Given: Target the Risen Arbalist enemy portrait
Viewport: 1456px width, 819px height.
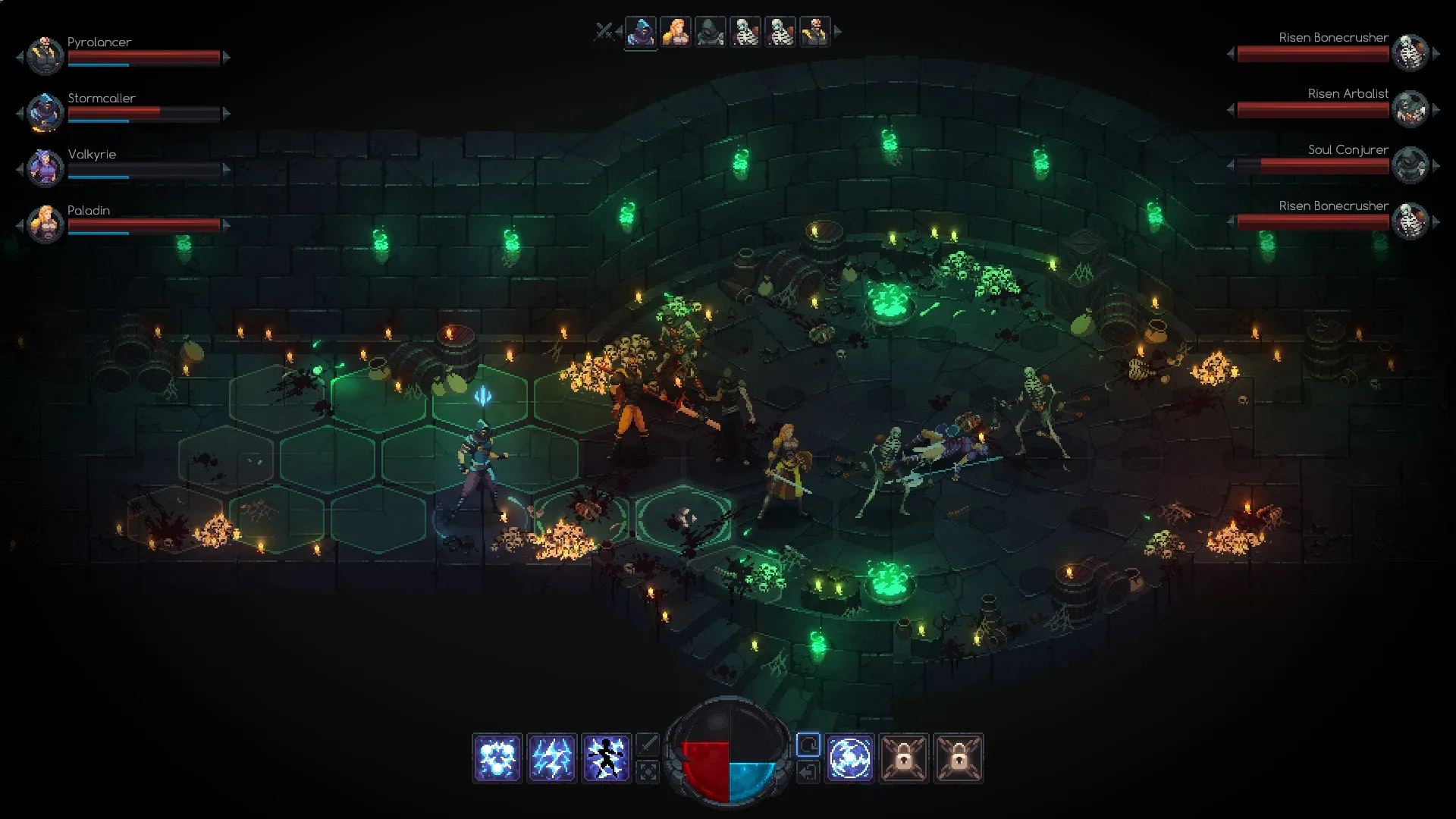Looking at the screenshot, I should [1410, 108].
